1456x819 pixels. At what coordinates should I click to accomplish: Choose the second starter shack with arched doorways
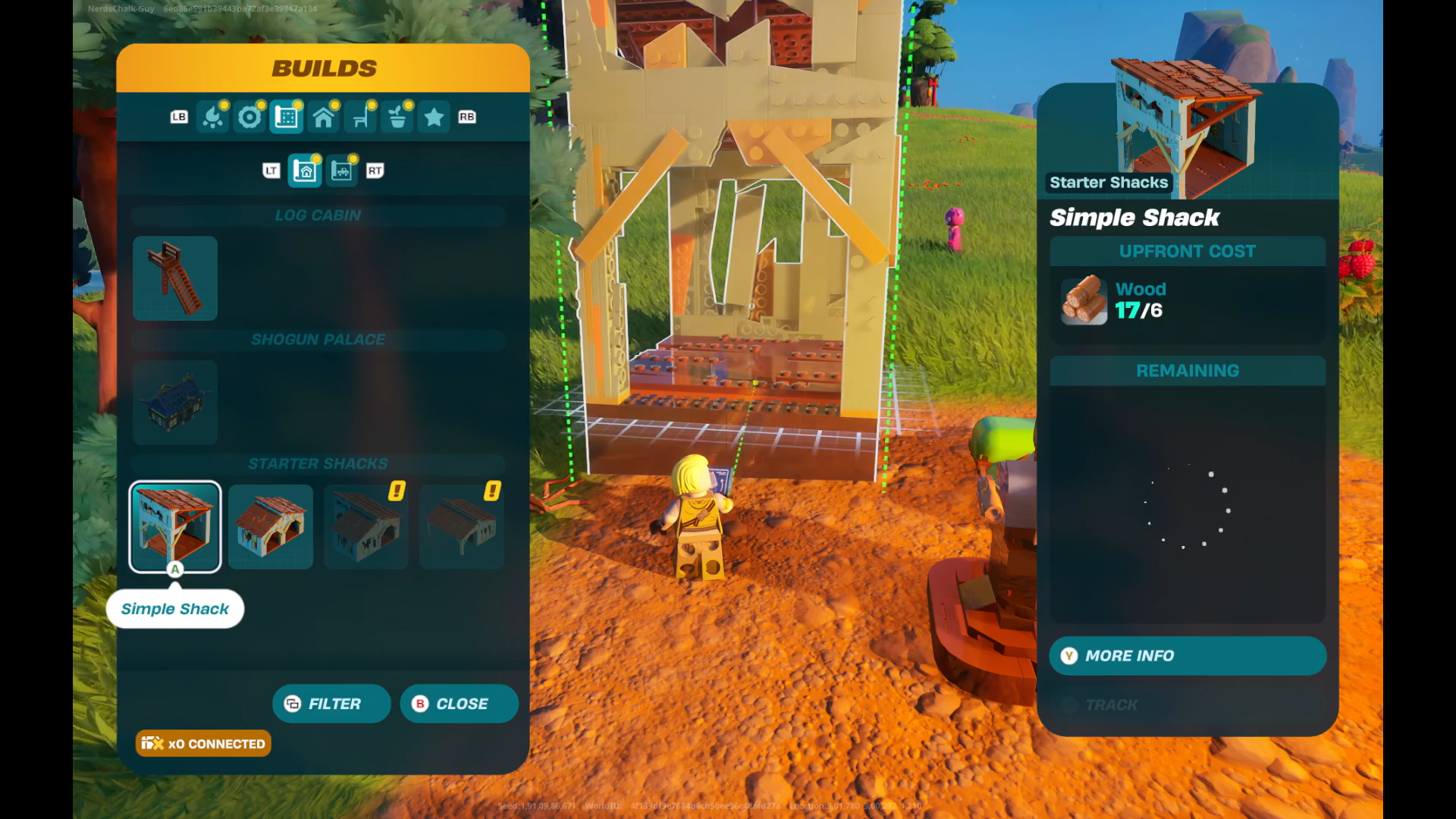tap(271, 526)
